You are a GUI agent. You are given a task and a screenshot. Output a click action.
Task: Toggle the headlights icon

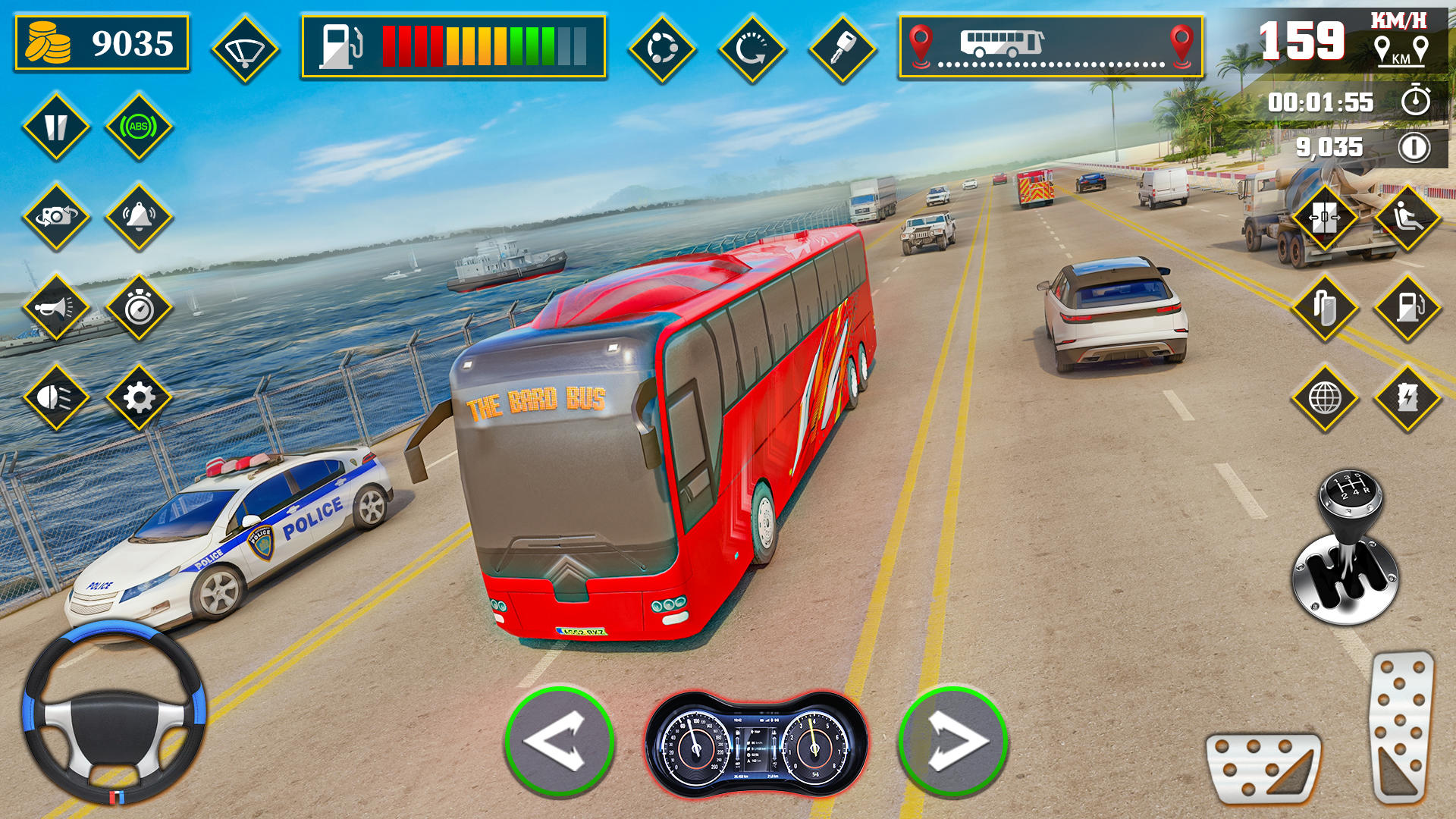56,397
